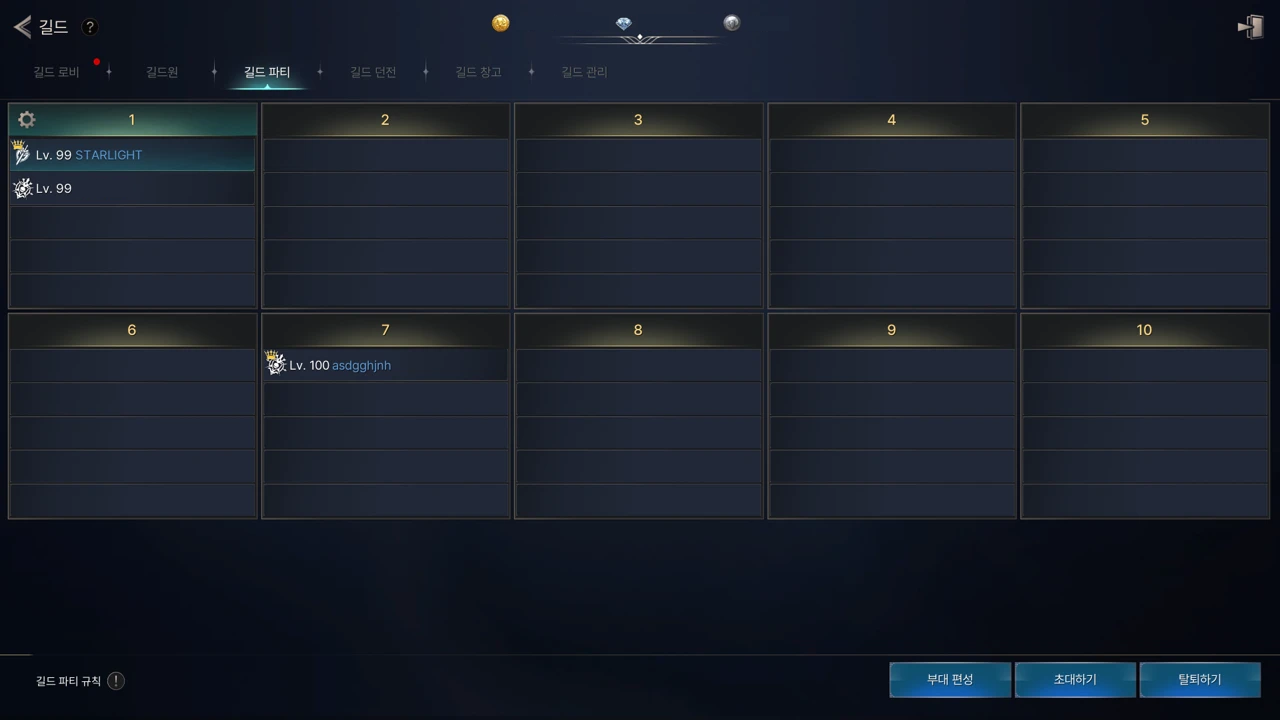Image resolution: width=1280 pixels, height=720 pixels.
Task: Go back using the arrow beside 길드
Action: [x=22, y=27]
